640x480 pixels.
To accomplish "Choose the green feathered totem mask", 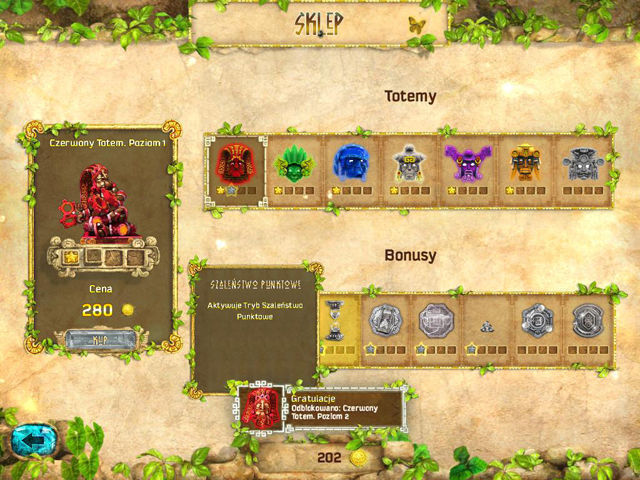I will point(293,162).
